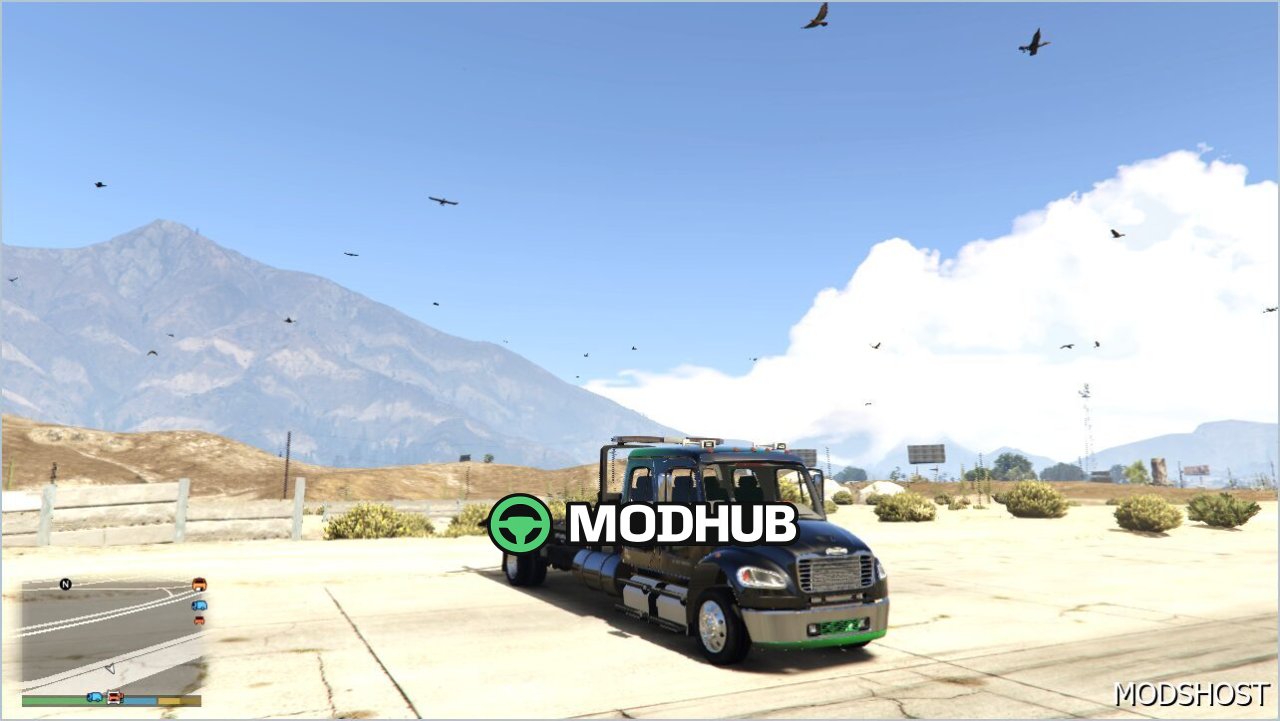Click the white player arrow on the minimap
The height and width of the screenshot is (721, 1280).
[111, 668]
